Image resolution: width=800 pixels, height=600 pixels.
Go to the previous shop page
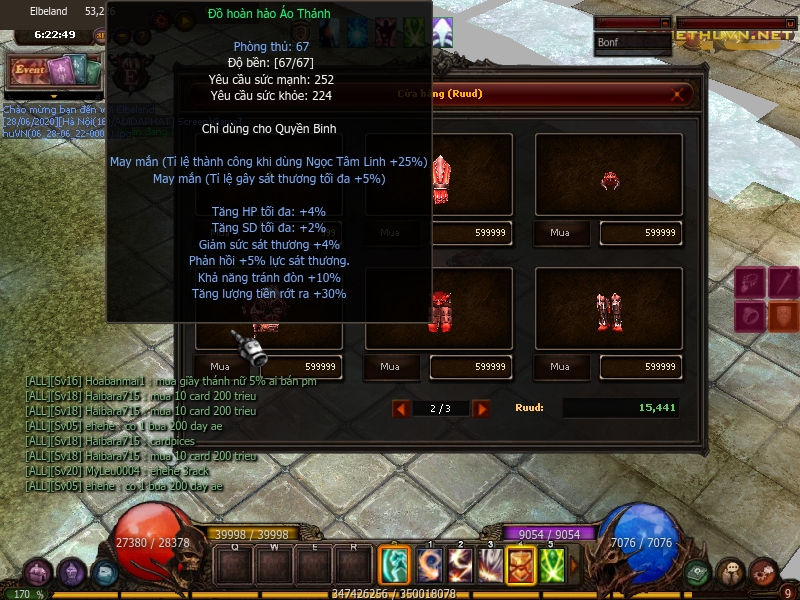400,408
